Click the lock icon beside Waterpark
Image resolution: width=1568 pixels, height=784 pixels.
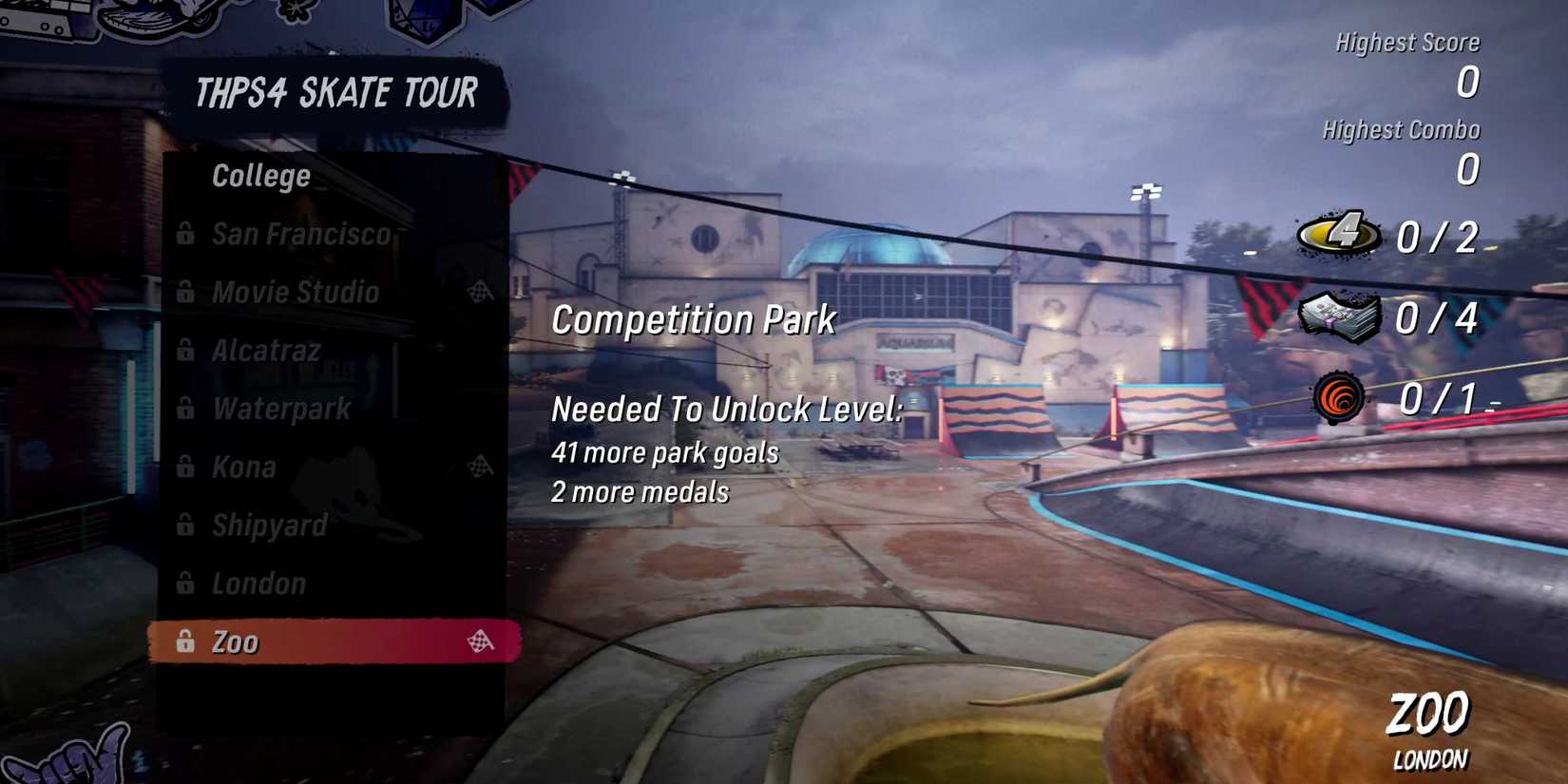click(184, 409)
